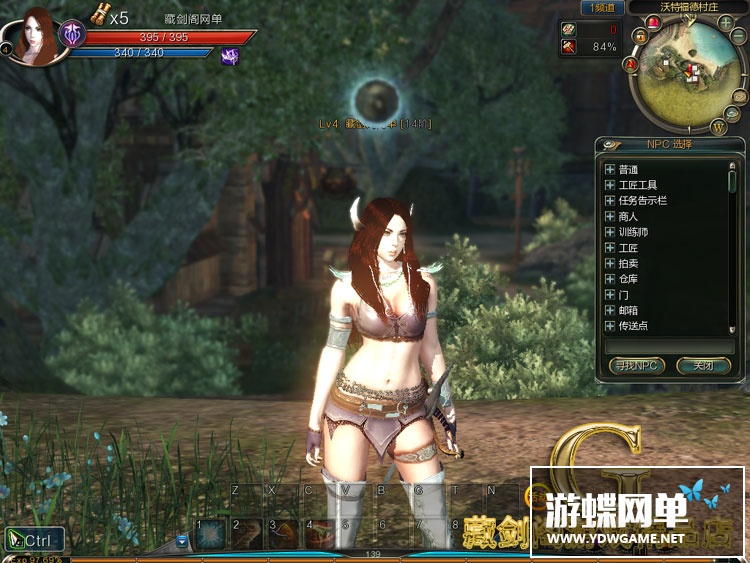Open the world map via W button
Viewport: 750px width, 563px height.
point(718,127)
